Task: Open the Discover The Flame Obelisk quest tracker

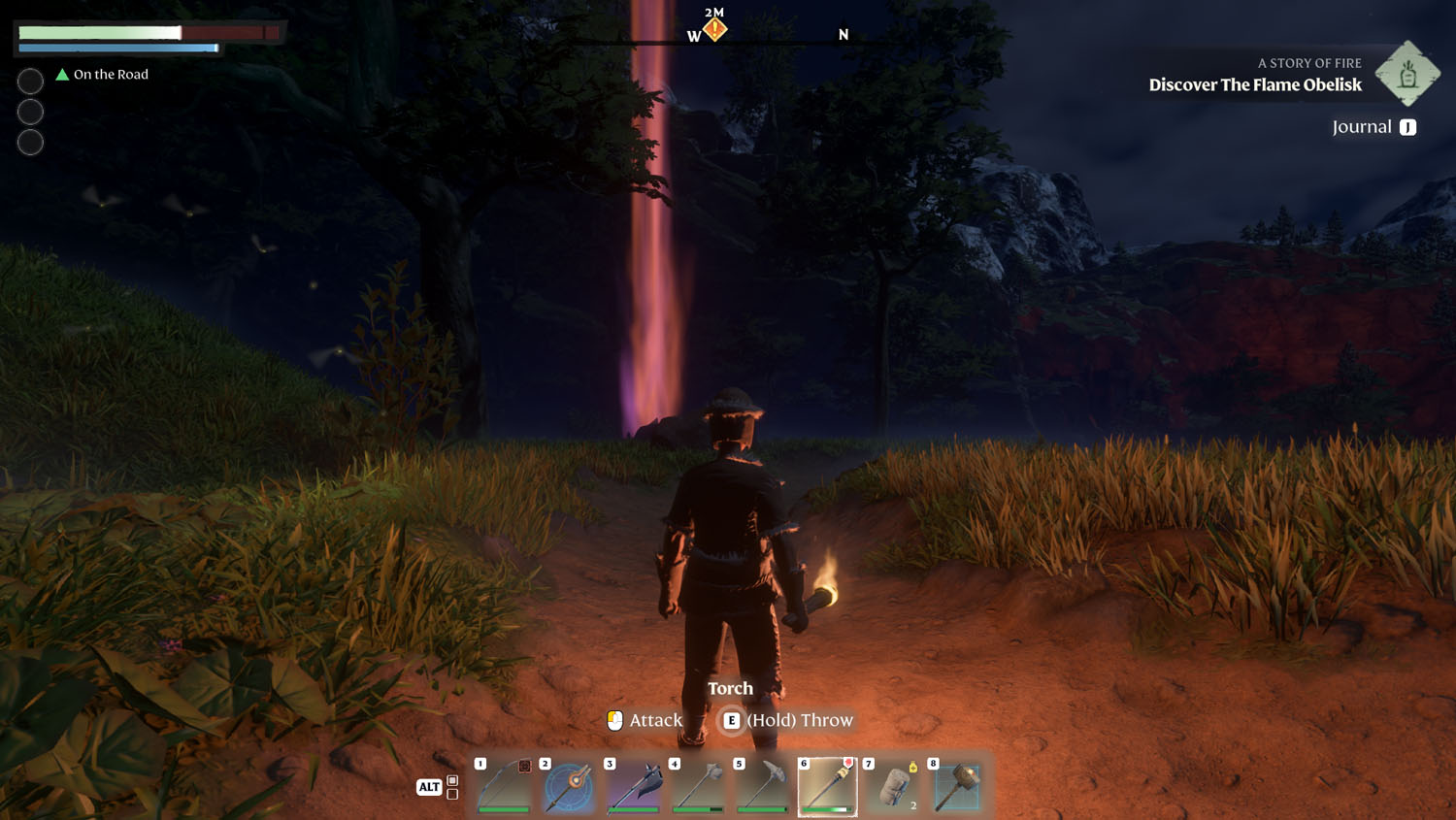Action: coord(1254,84)
